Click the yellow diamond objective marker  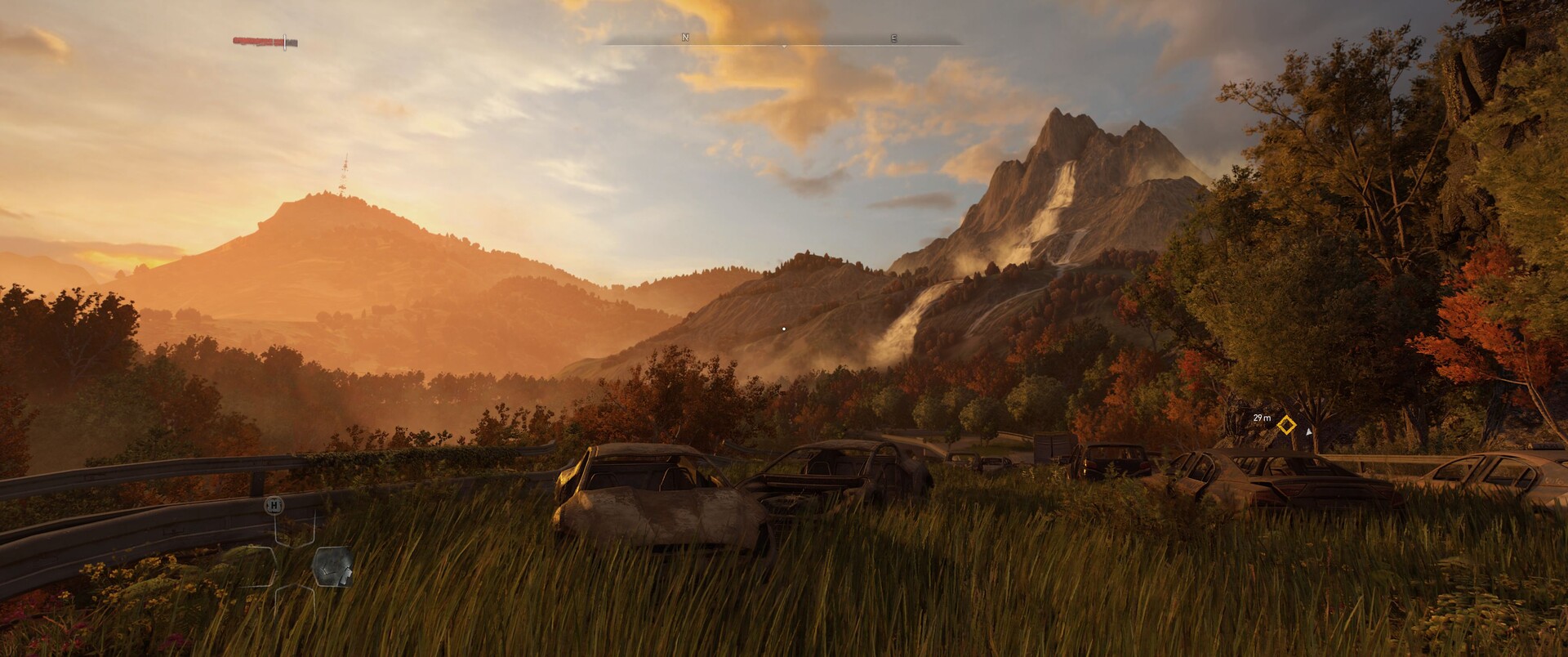(x=1286, y=425)
